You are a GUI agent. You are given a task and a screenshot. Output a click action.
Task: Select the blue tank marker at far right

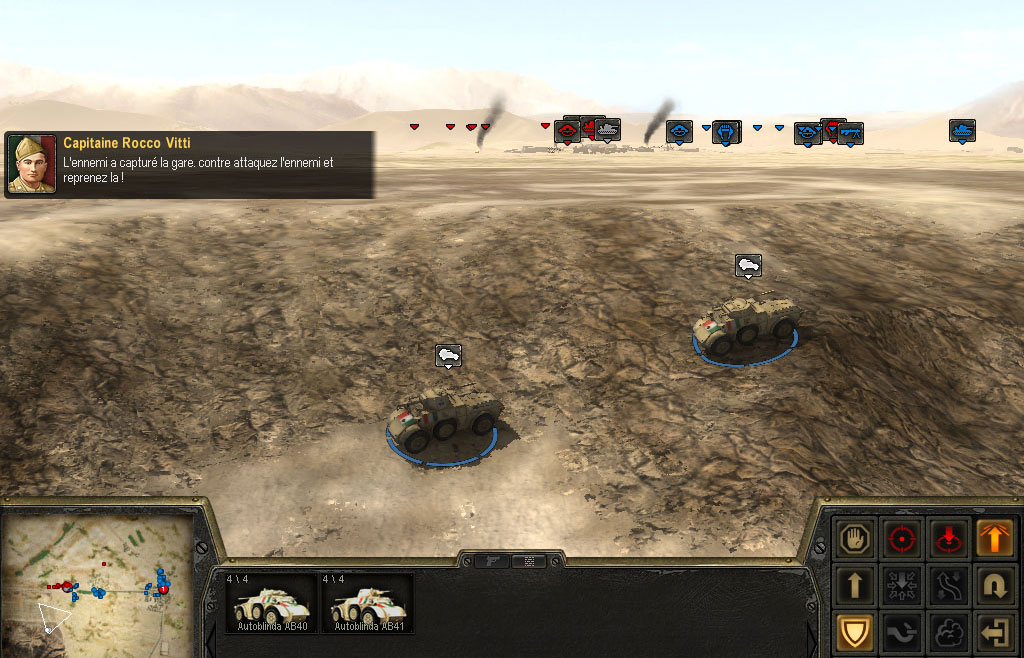point(962,130)
